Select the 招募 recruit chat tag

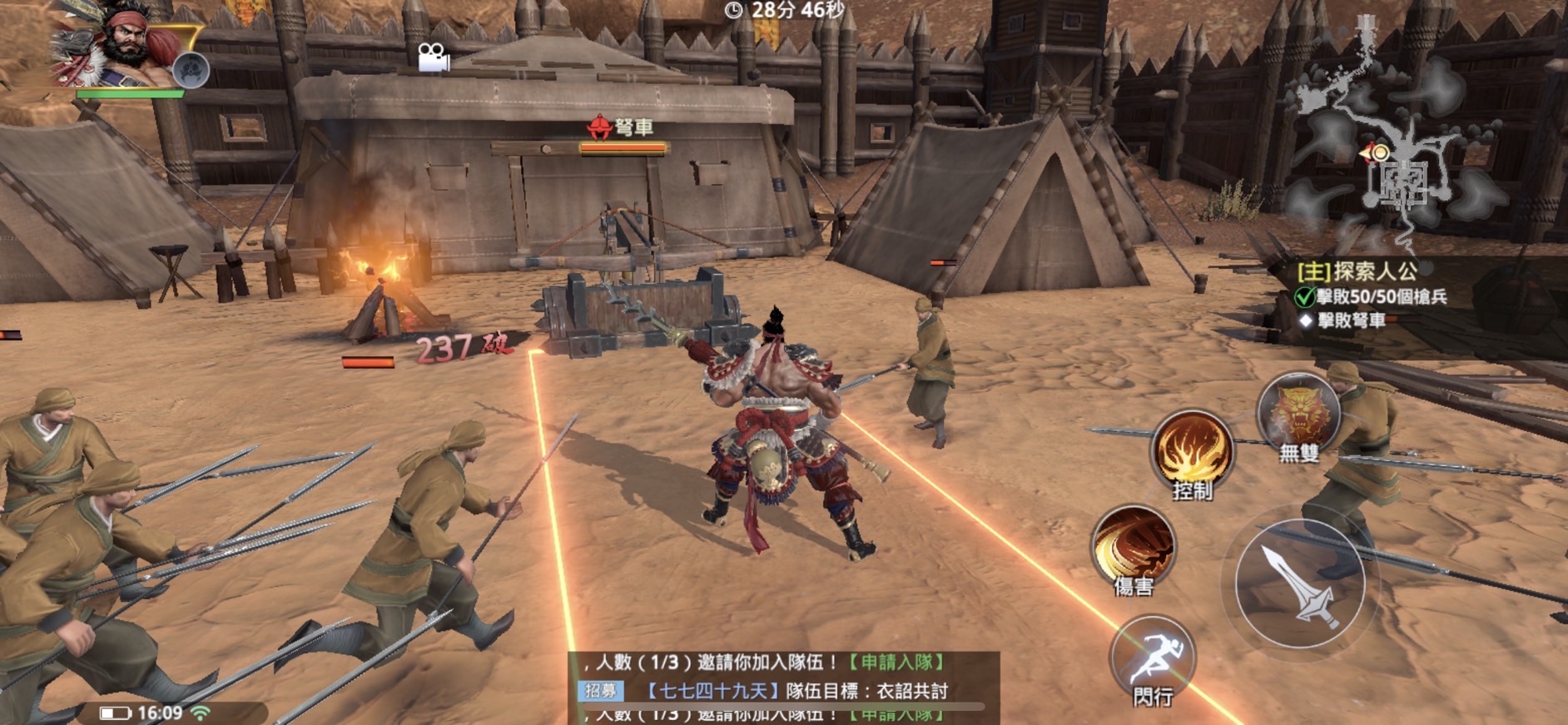(x=601, y=691)
